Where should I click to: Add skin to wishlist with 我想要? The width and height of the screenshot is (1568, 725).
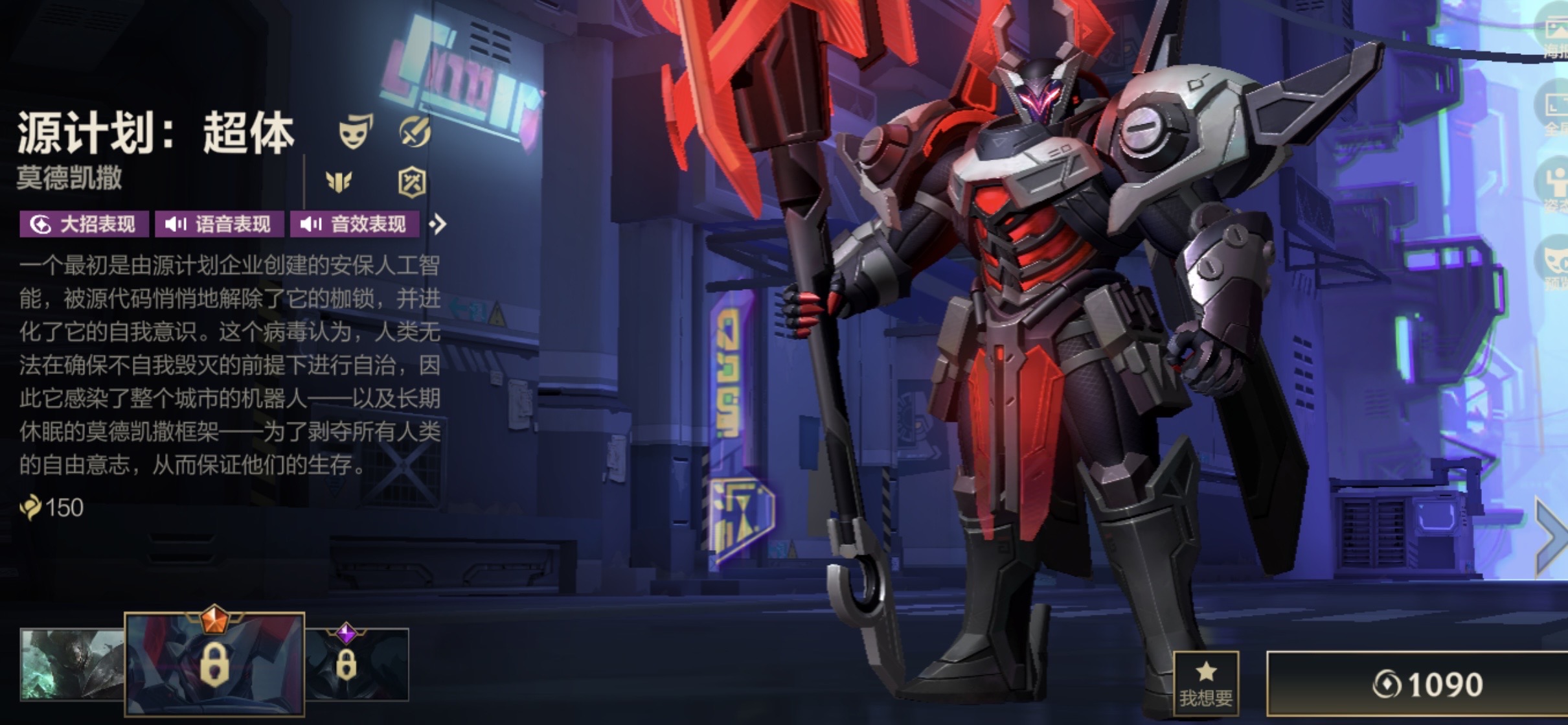(x=1205, y=684)
